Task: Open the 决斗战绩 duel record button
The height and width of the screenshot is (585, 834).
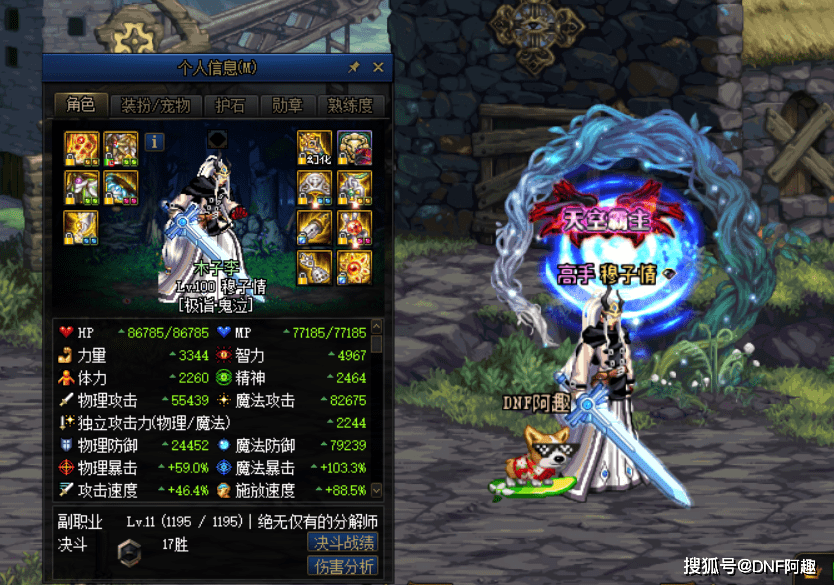Action: pyautogui.click(x=343, y=542)
